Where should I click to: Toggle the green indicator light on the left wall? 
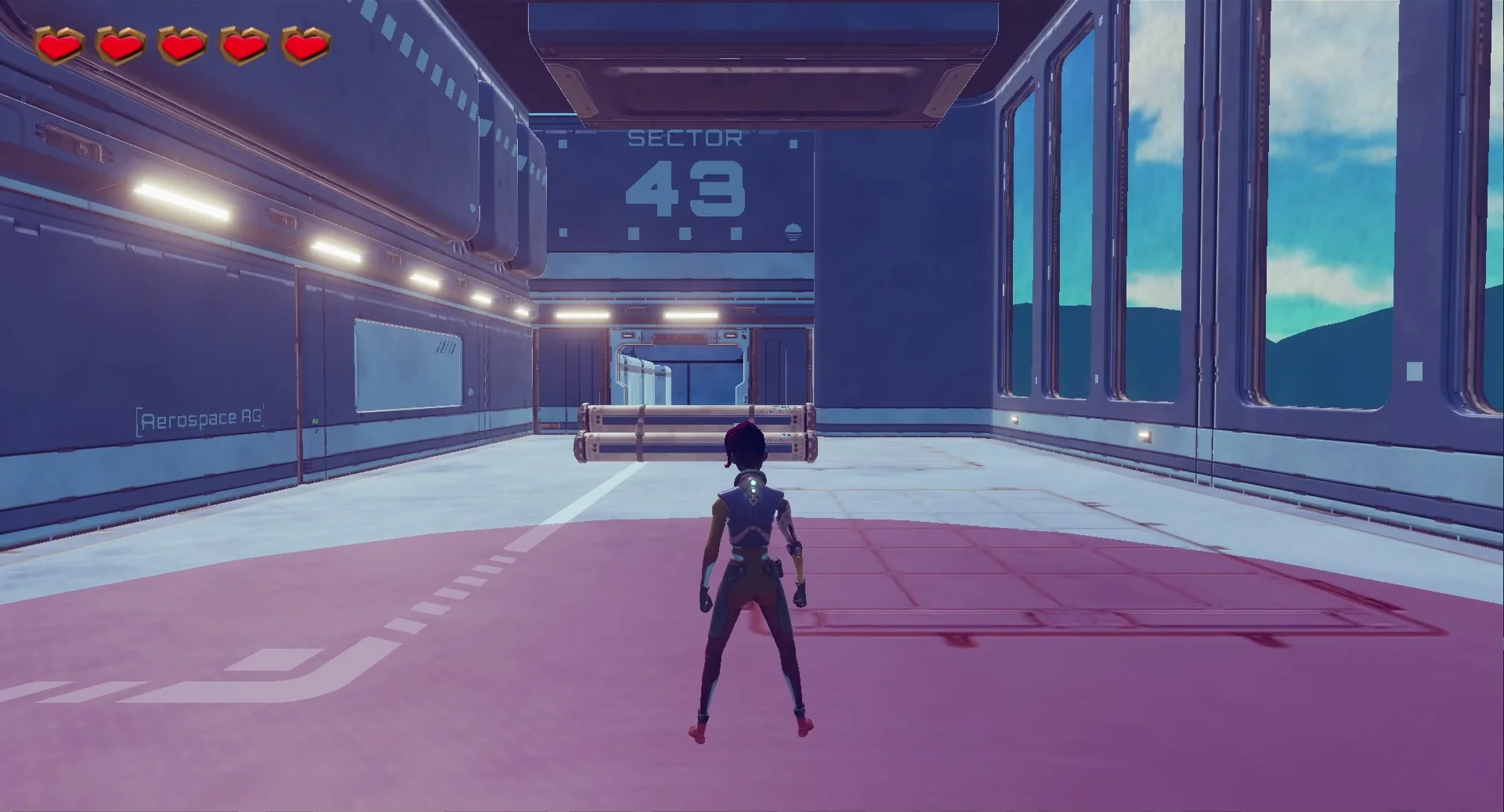click(x=315, y=421)
